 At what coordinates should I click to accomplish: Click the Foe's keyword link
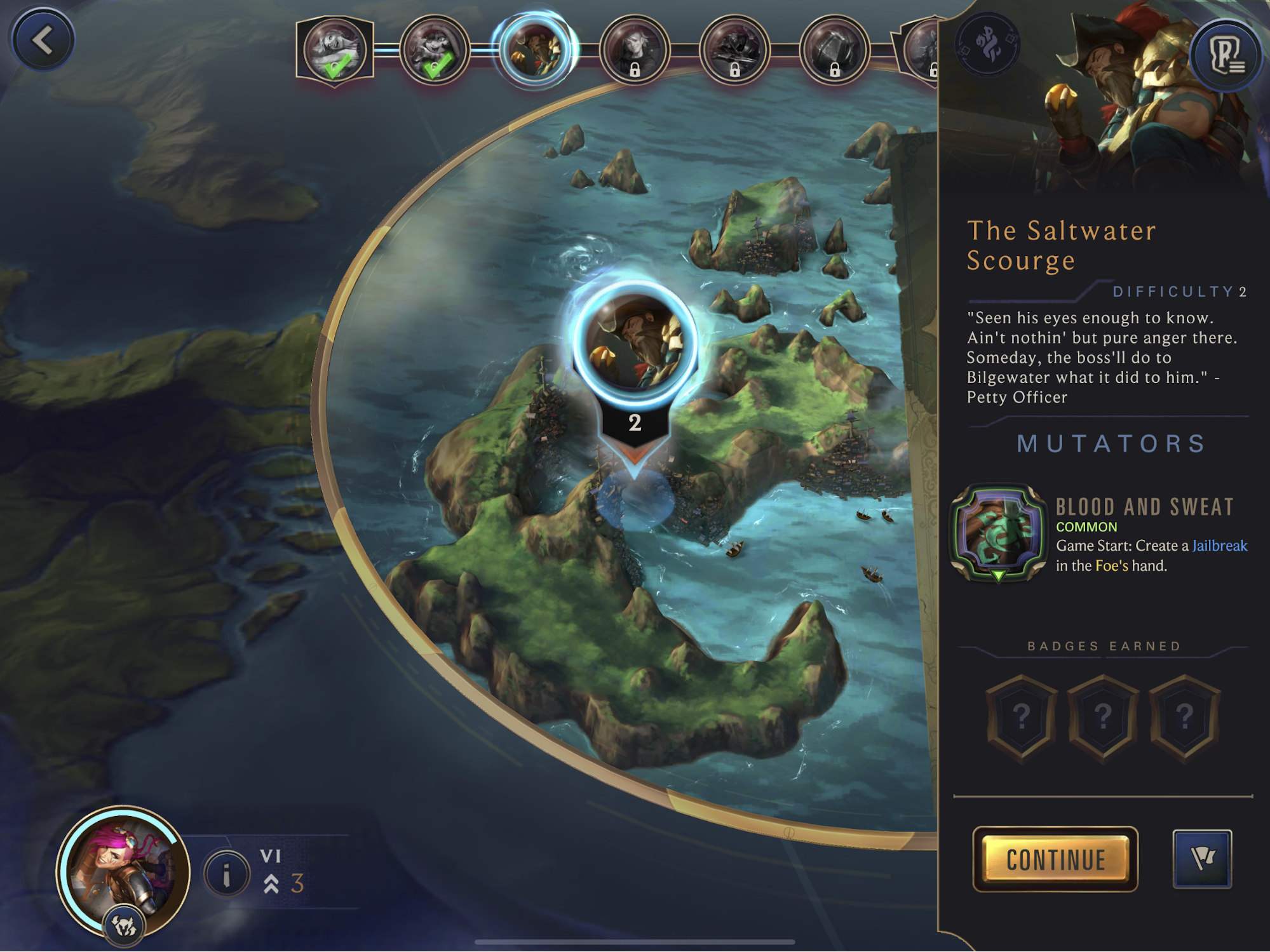coord(1111,565)
